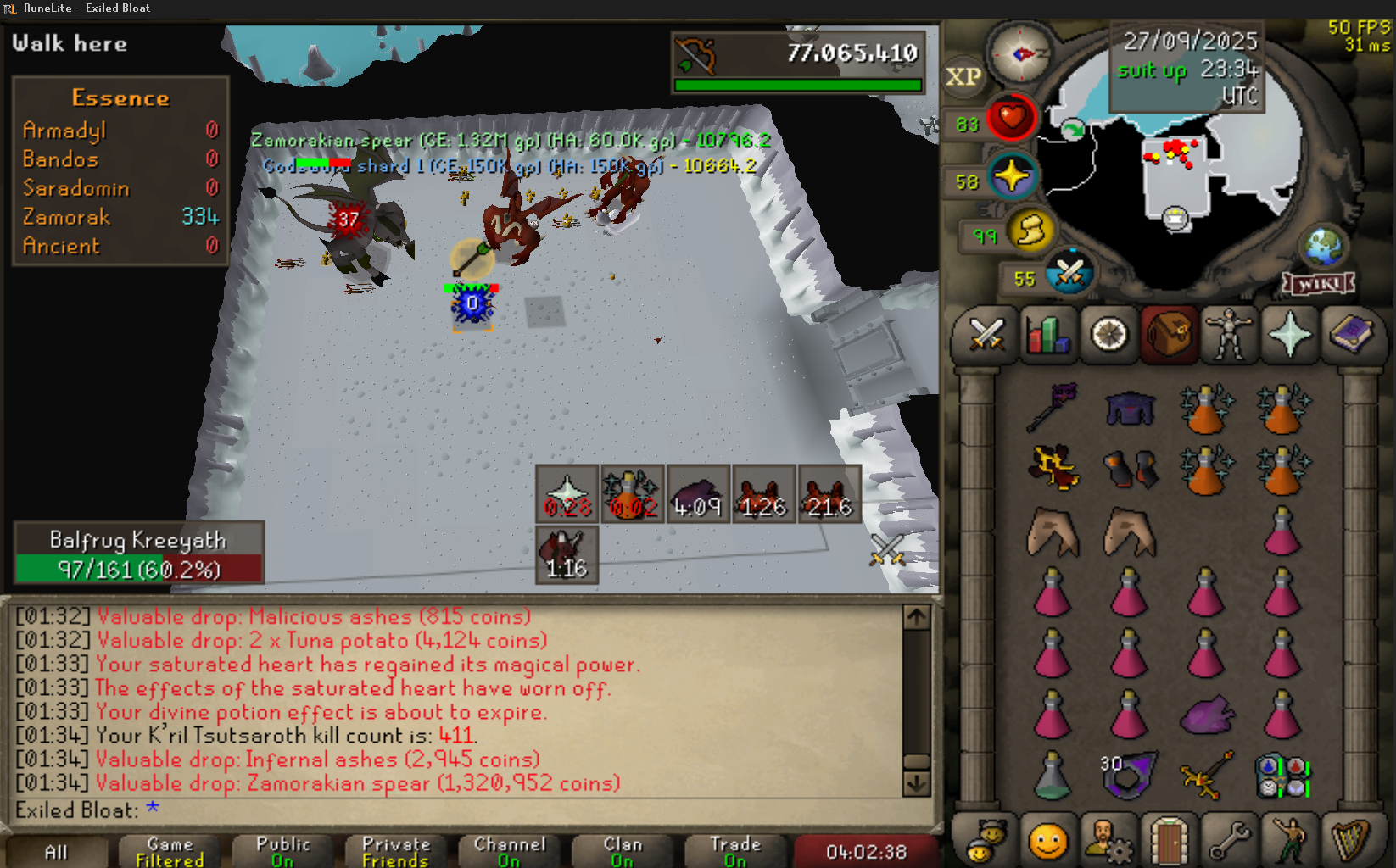1396x868 pixels.
Task: Show the Worn Equipment tab
Action: tap(1229, 335)
